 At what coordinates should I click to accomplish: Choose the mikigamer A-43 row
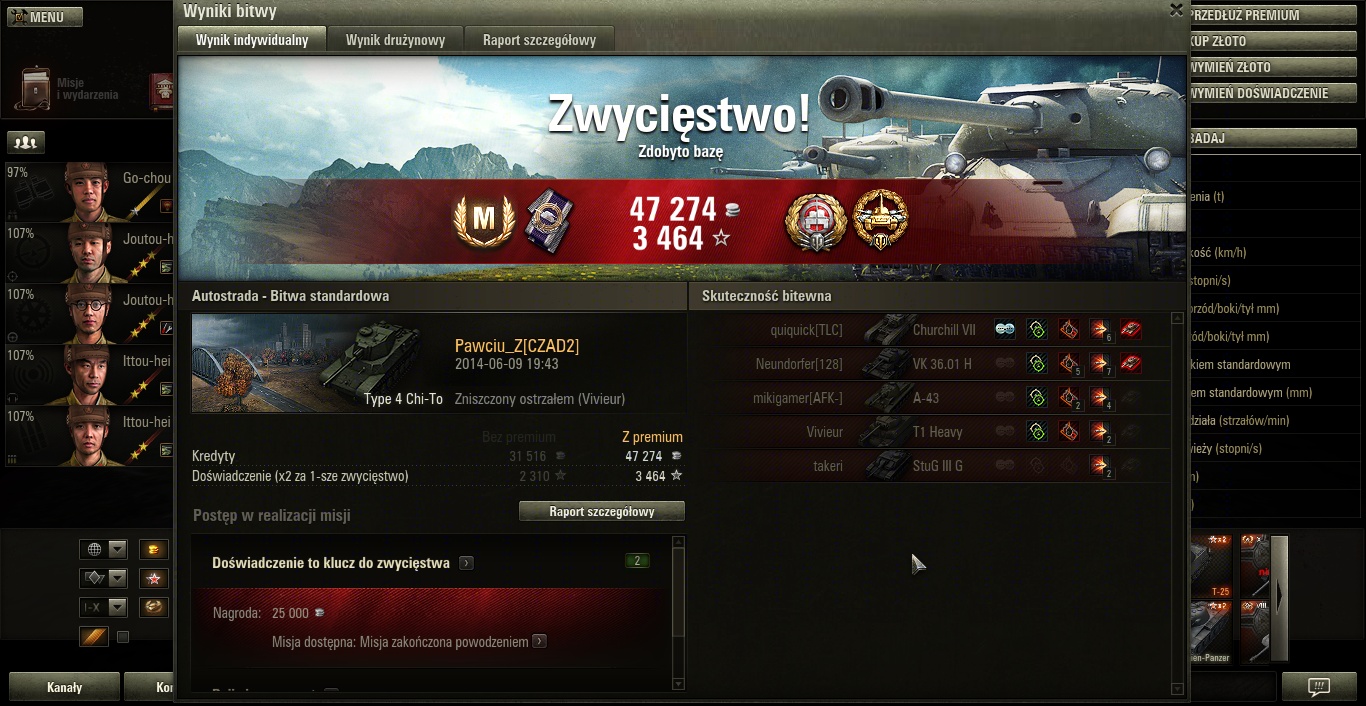930,398
